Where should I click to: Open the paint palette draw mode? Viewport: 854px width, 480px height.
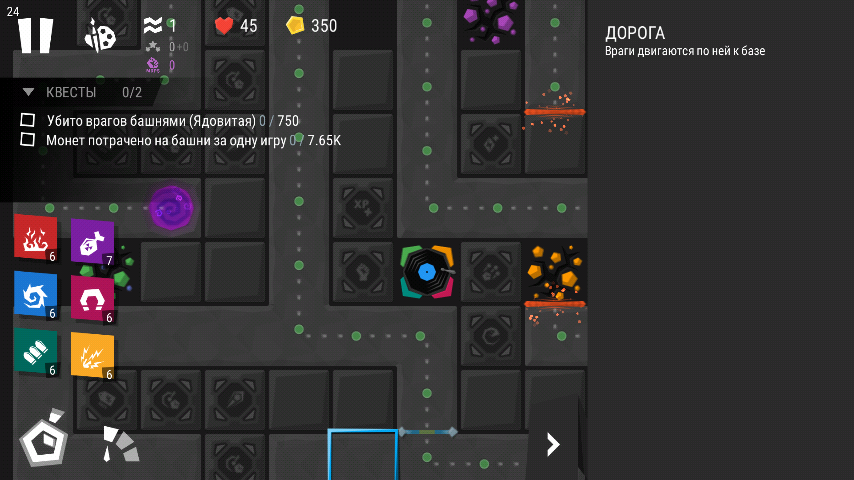point(99,36)
